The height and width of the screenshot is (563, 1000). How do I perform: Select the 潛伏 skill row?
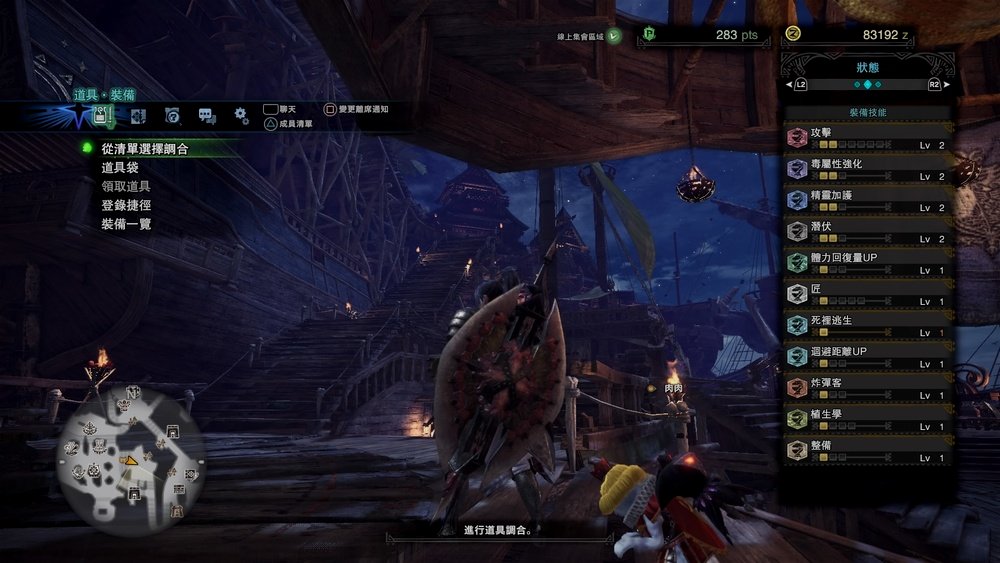866,232
